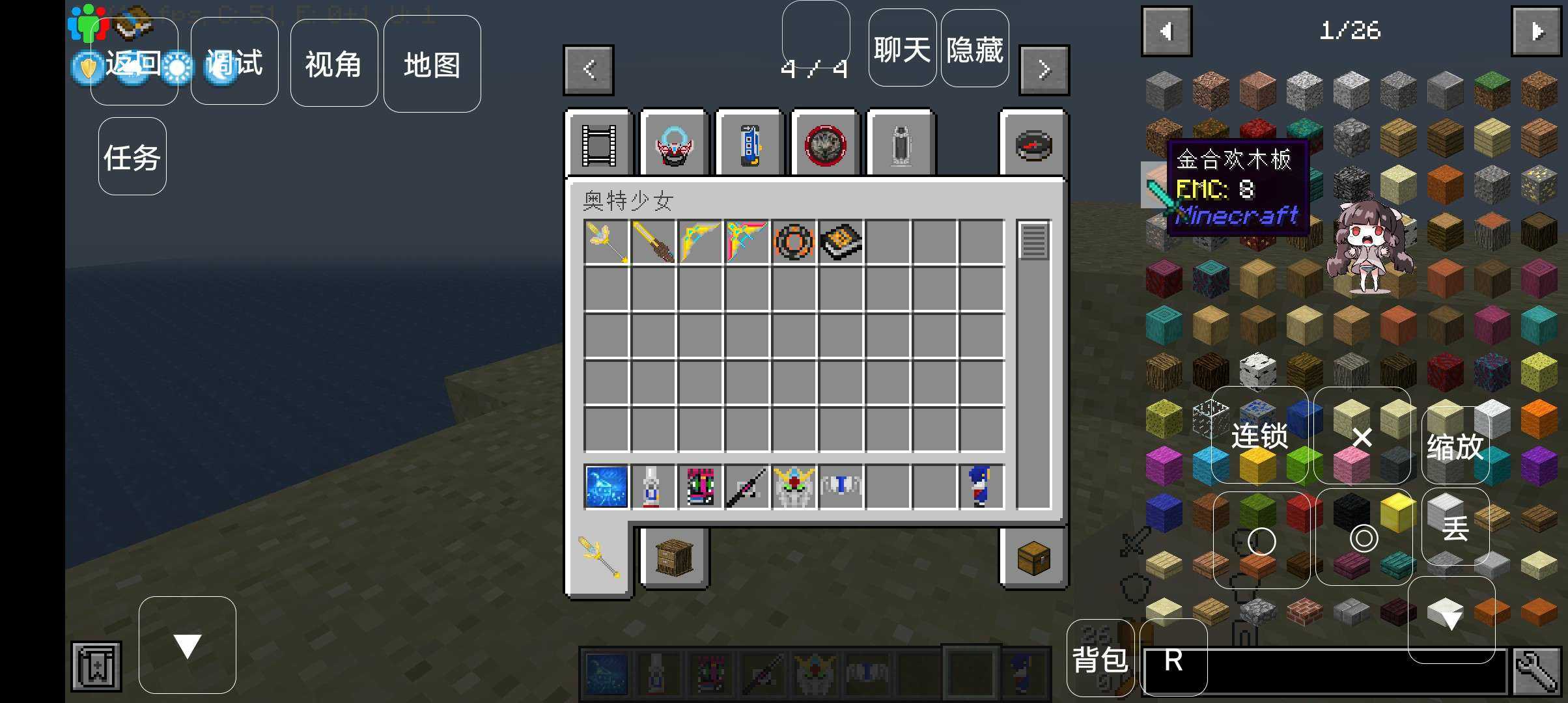Viewport: 1568px width, 703px height.
Task: Switch to the wooden barrel tab
Action: (674, 558)
